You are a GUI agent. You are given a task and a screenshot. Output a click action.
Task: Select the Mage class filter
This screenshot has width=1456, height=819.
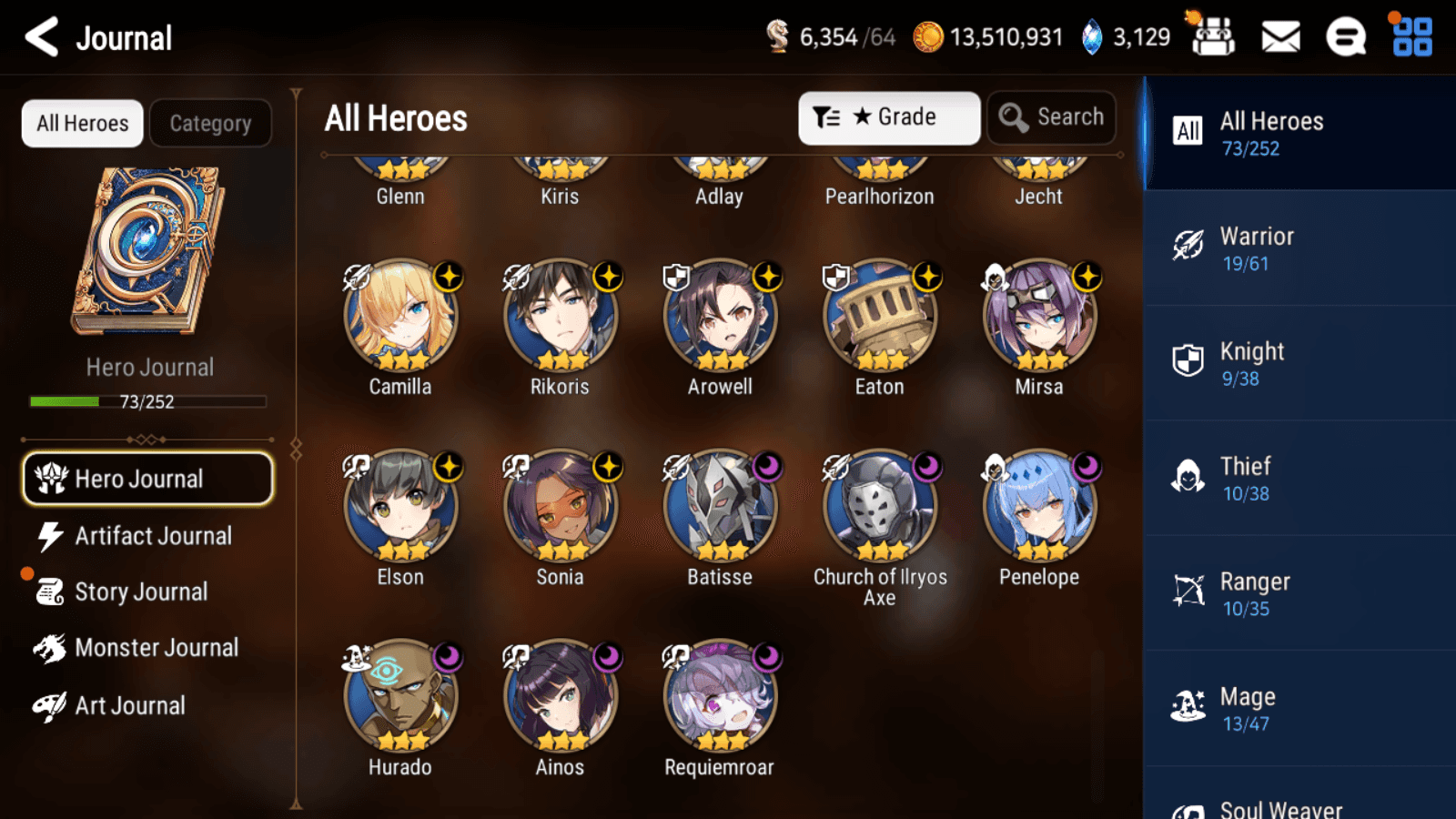coord(1299,709)
